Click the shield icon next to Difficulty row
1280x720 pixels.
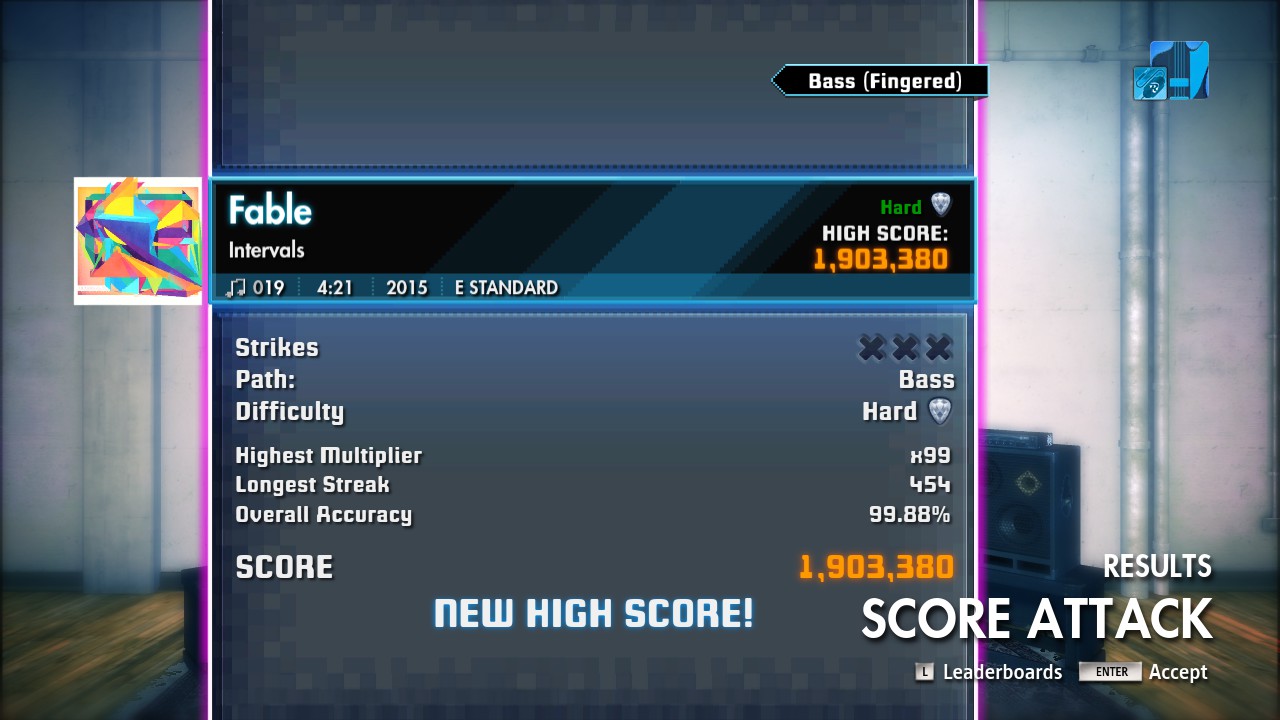(x=941, y=411)
